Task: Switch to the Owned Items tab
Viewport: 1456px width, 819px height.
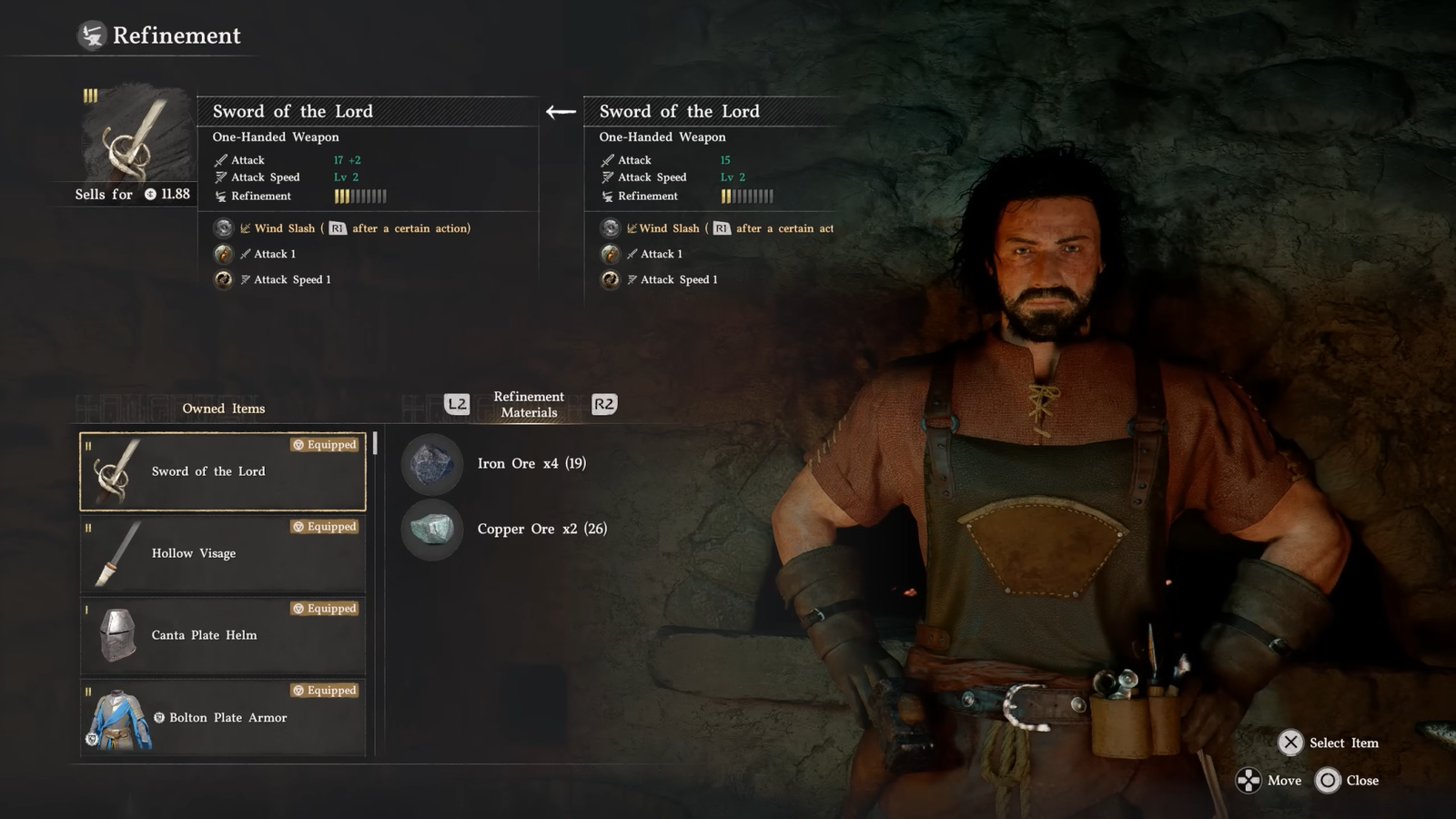Action: (224, 409)
